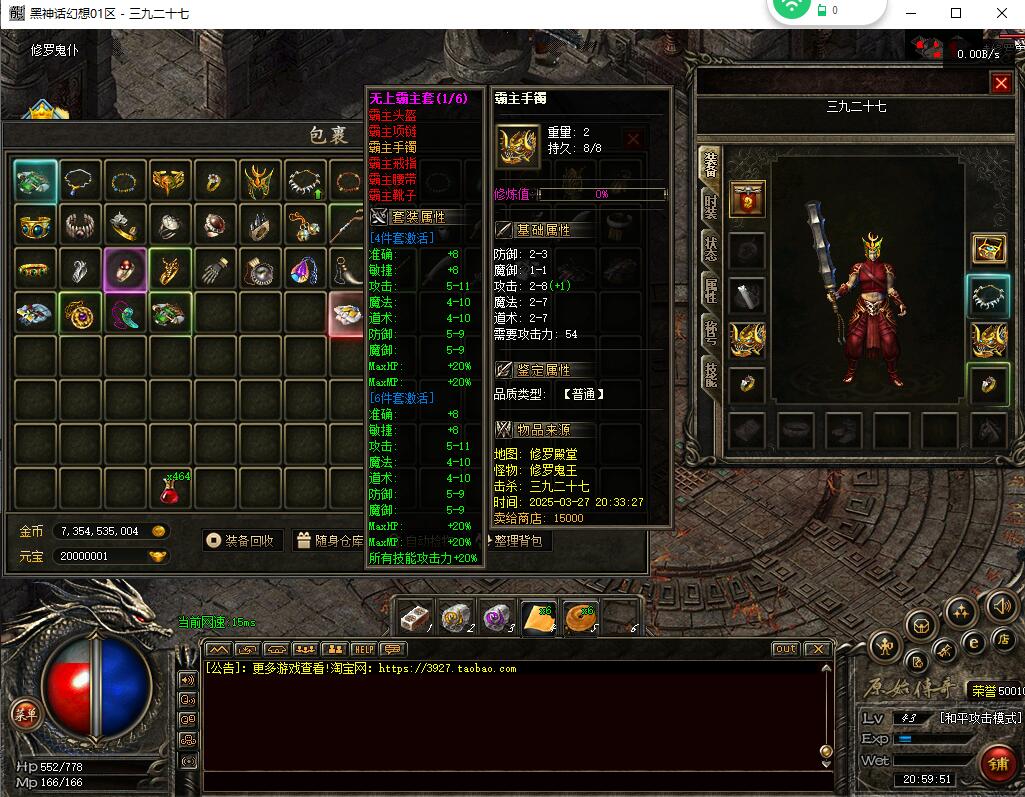The height and width of the screenshot is (797, 1025).
Task: Switch to the 称号 tab
Action: pyautogui.click(x=710, y=334)
